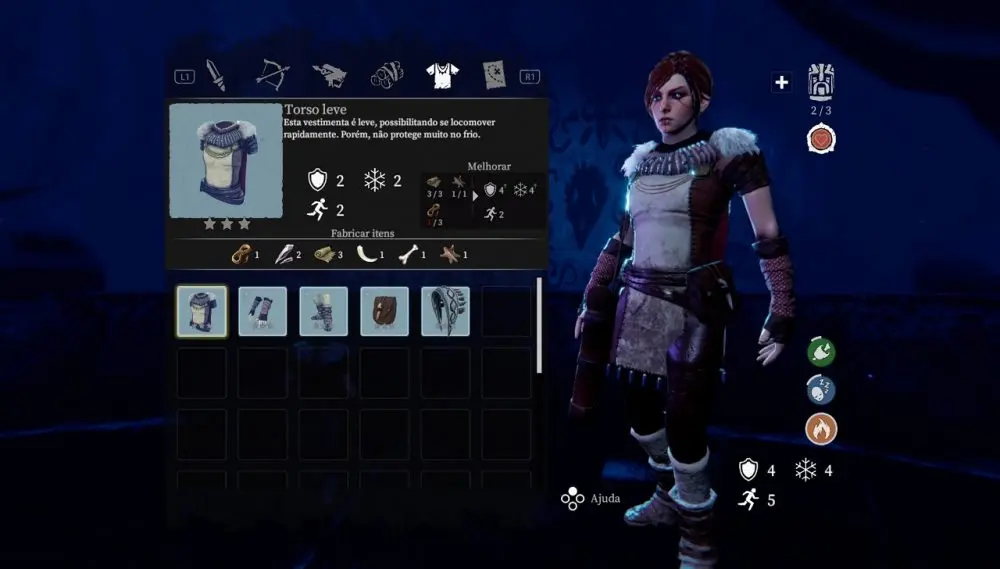Click the Melhorar upgrade panel
The width and height of the screenshot is (1000, 569).
pos(483,196)
